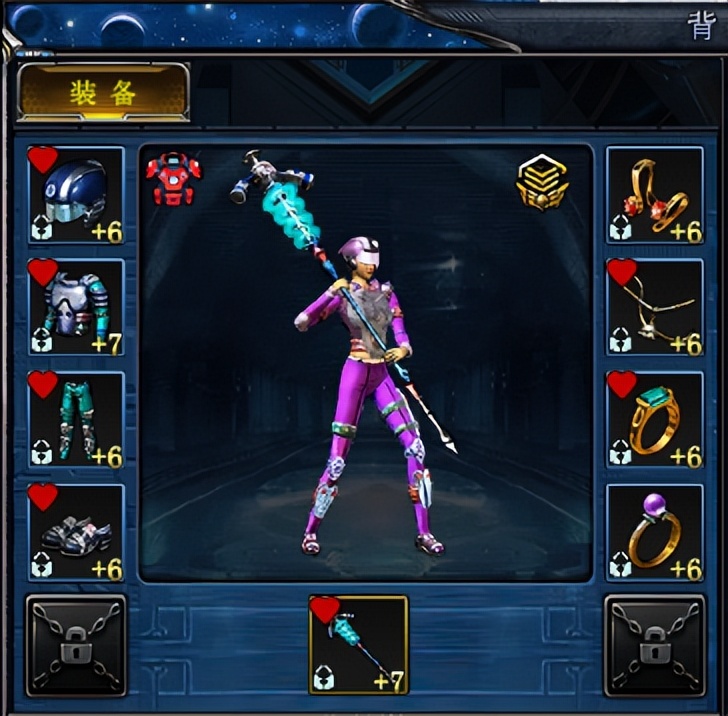Click the locked slot beside the weapon's left
The width and height of the screenshot is (728, 716).
[x=76, y=645]
